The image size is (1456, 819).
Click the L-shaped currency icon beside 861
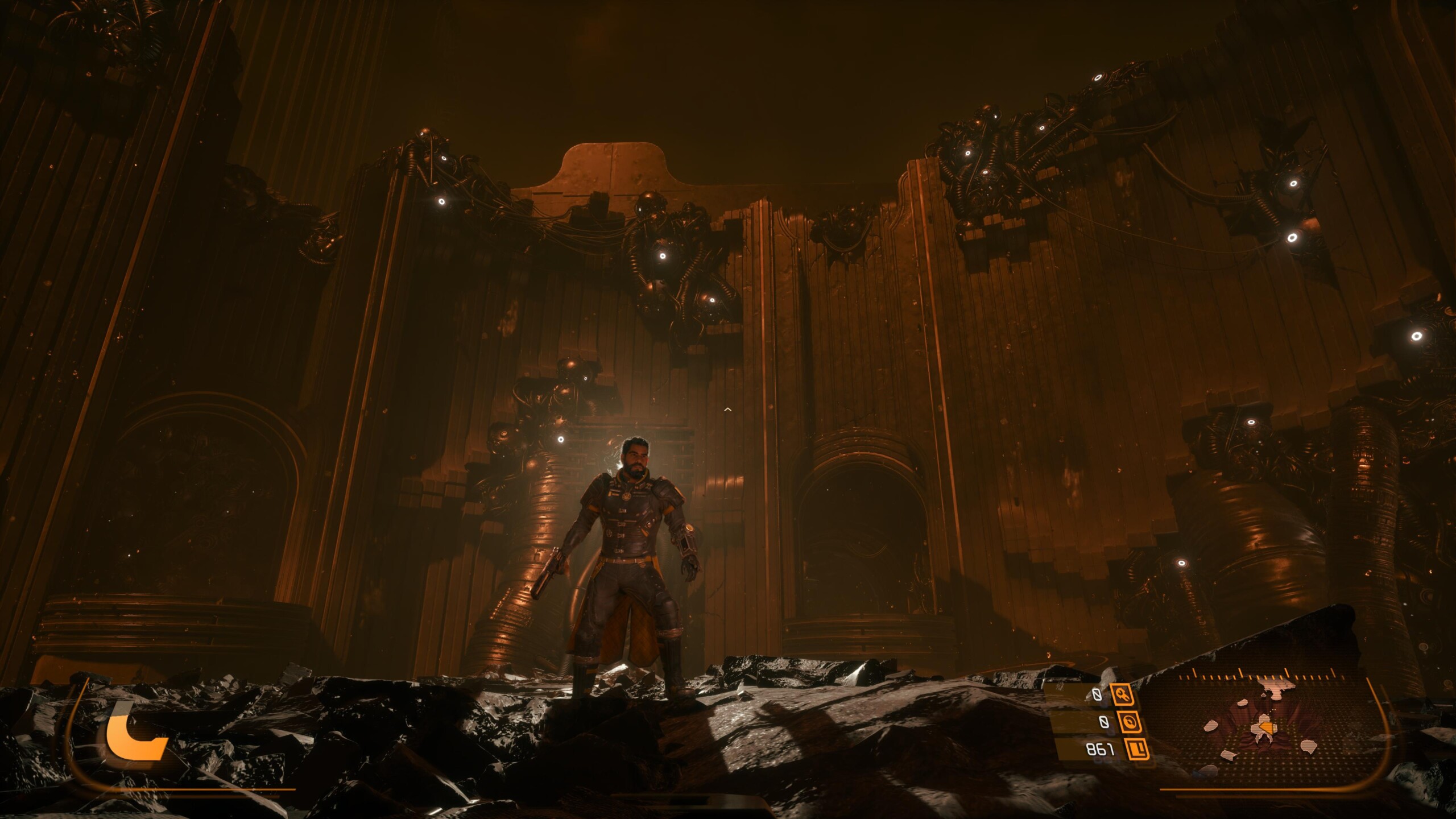click(1136, 750)
